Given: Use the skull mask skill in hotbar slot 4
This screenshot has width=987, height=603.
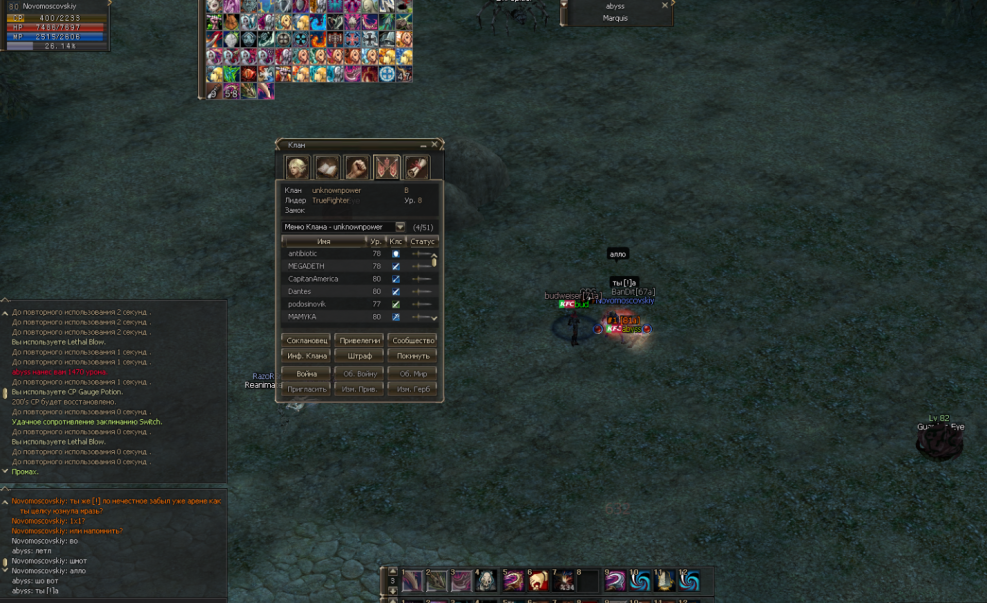Looking at the screenshot, I should tap(485, 581).
